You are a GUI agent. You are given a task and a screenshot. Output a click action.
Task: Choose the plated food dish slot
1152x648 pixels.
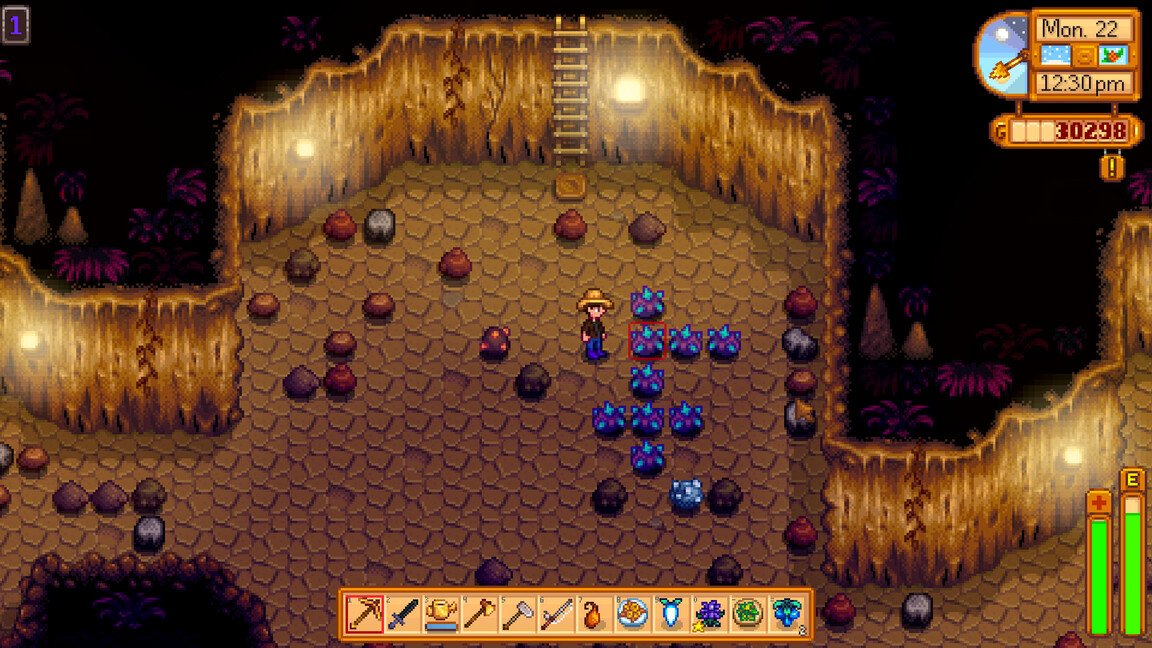631,613
